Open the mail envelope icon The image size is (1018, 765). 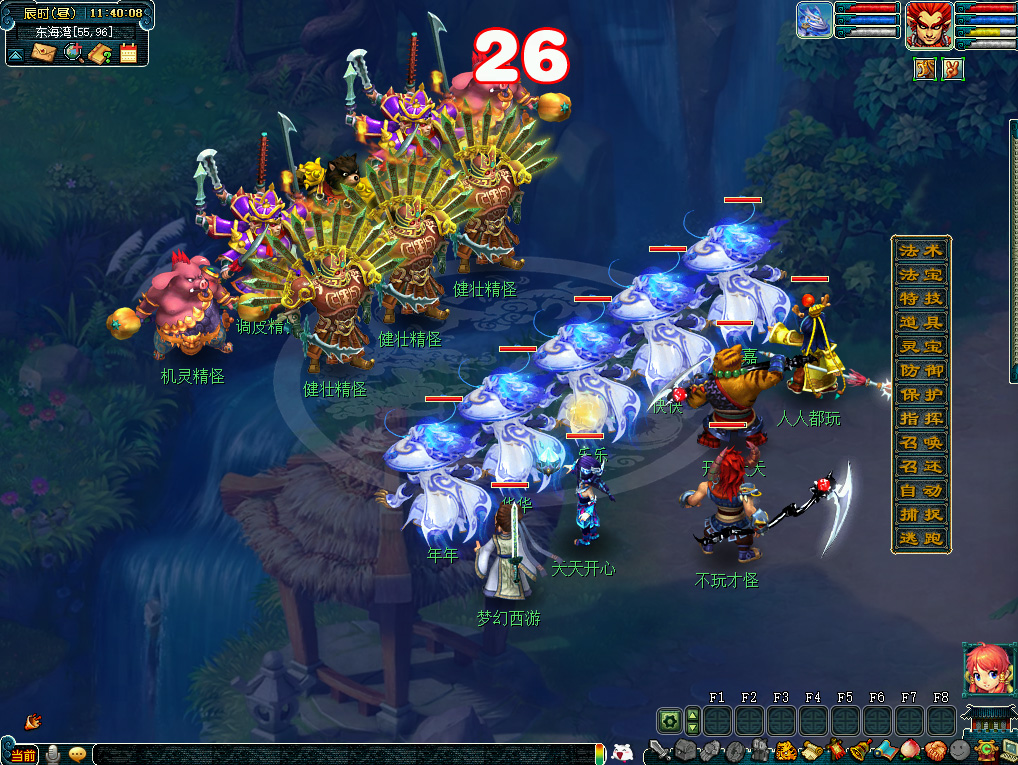pos(43,52)
